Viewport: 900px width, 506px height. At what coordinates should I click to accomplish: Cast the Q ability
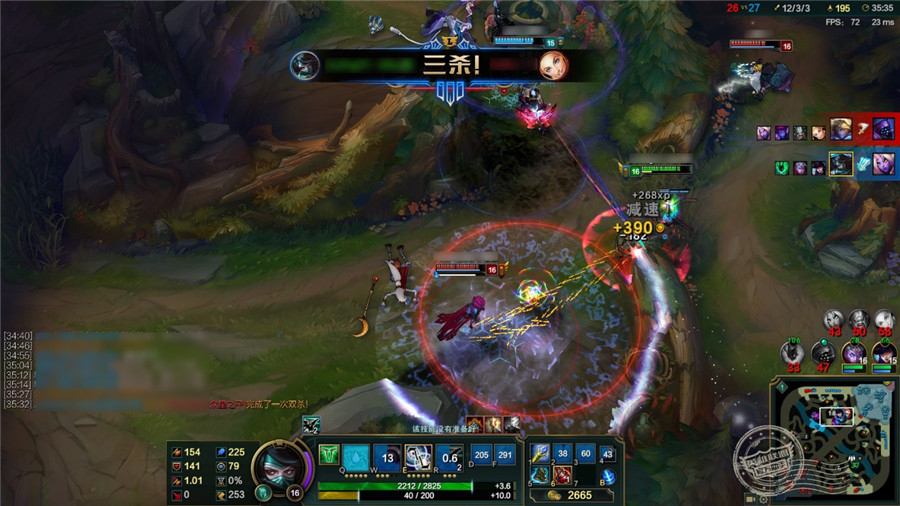[357, 456]
